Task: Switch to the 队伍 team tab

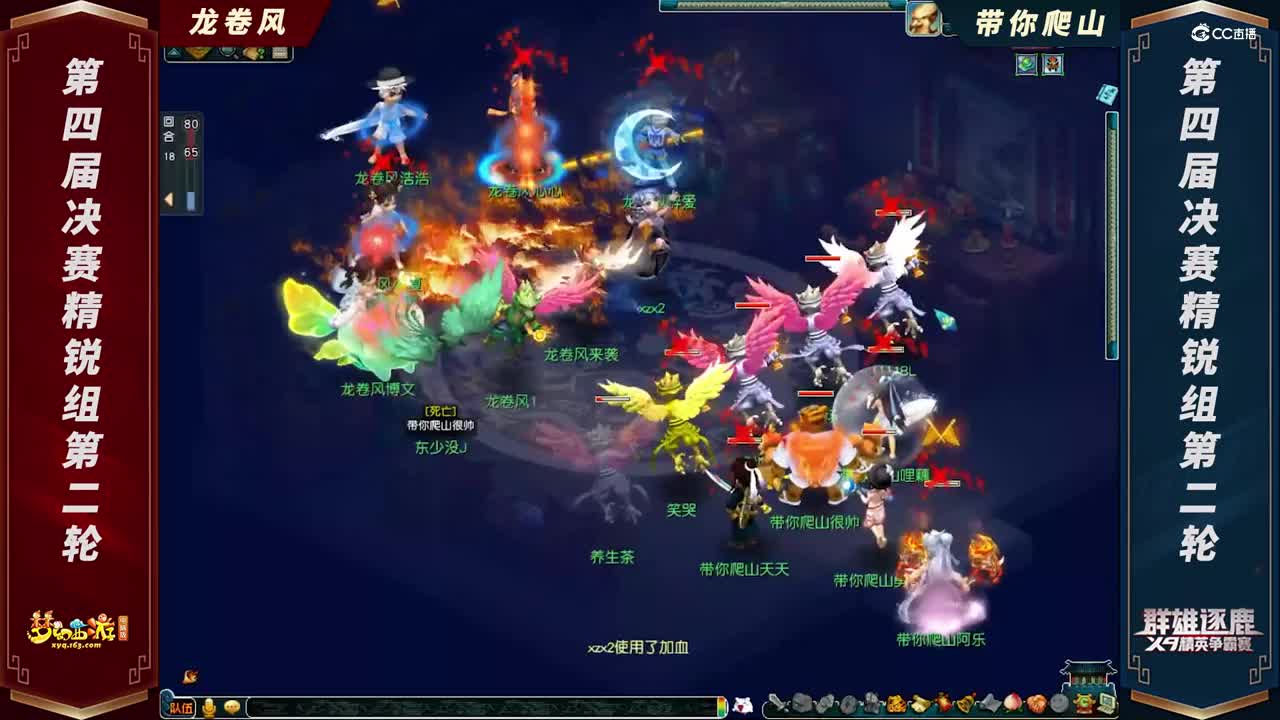Action: point(180,708)
